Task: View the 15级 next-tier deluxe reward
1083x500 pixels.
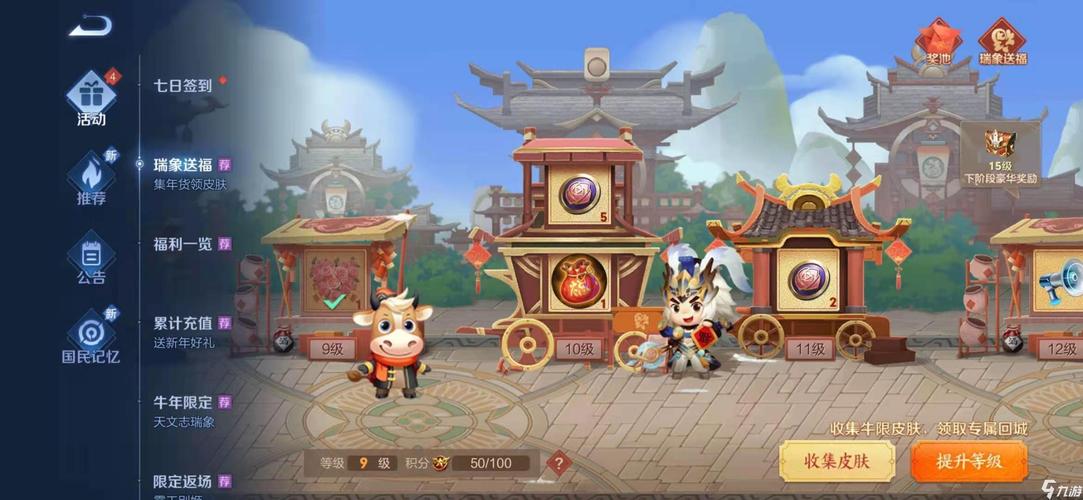Action: 1000,155
